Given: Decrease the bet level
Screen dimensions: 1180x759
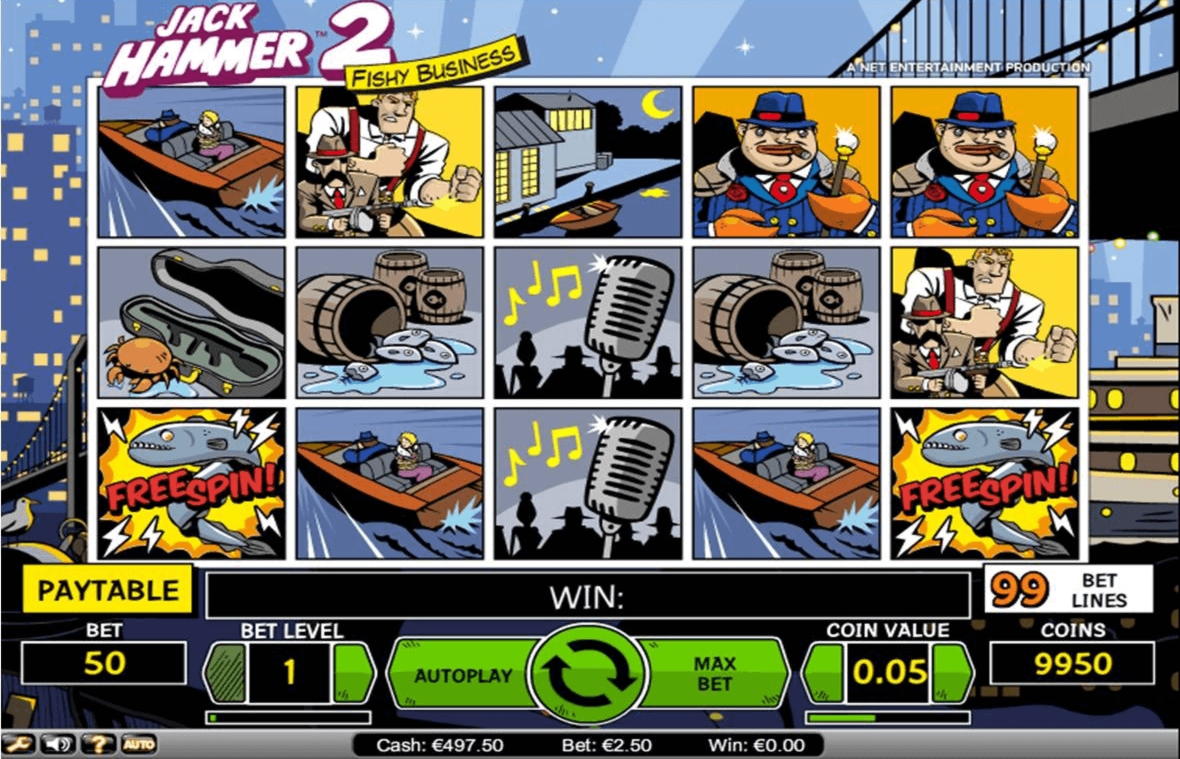Looking at the screenshot, I should (x=225, y=674).
